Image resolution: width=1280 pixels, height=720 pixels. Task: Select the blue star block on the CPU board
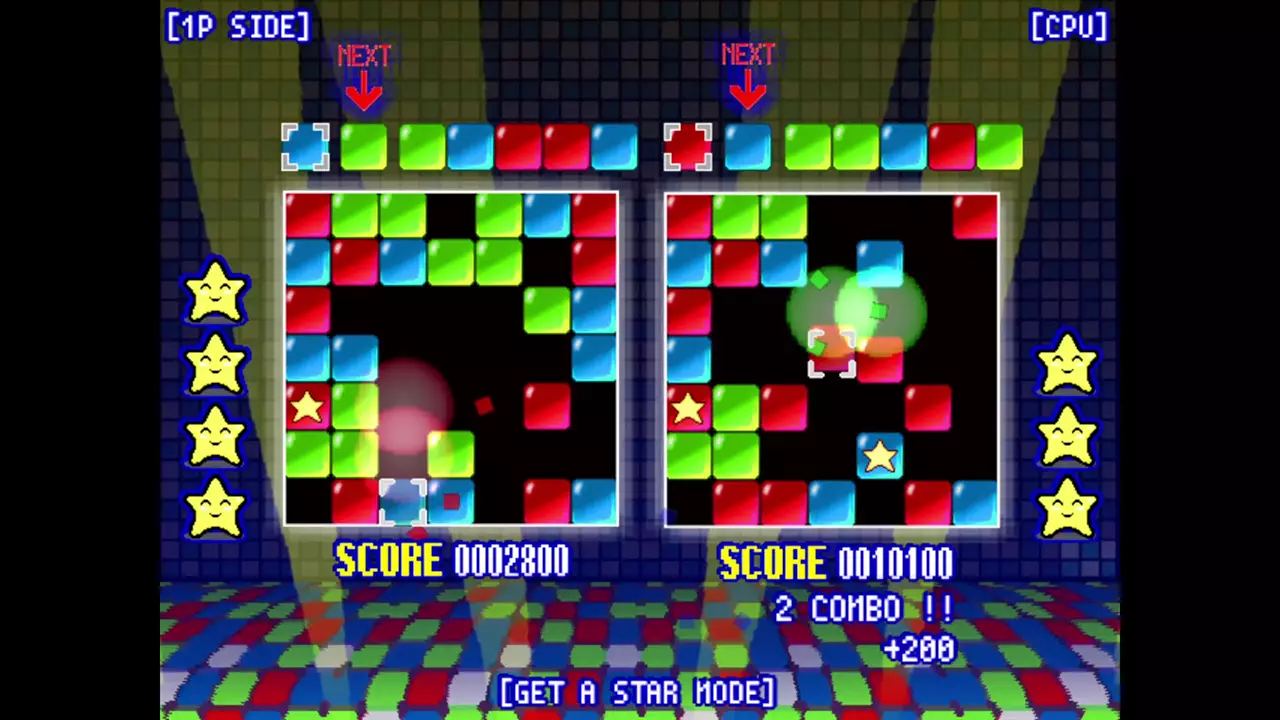[880, 456]
